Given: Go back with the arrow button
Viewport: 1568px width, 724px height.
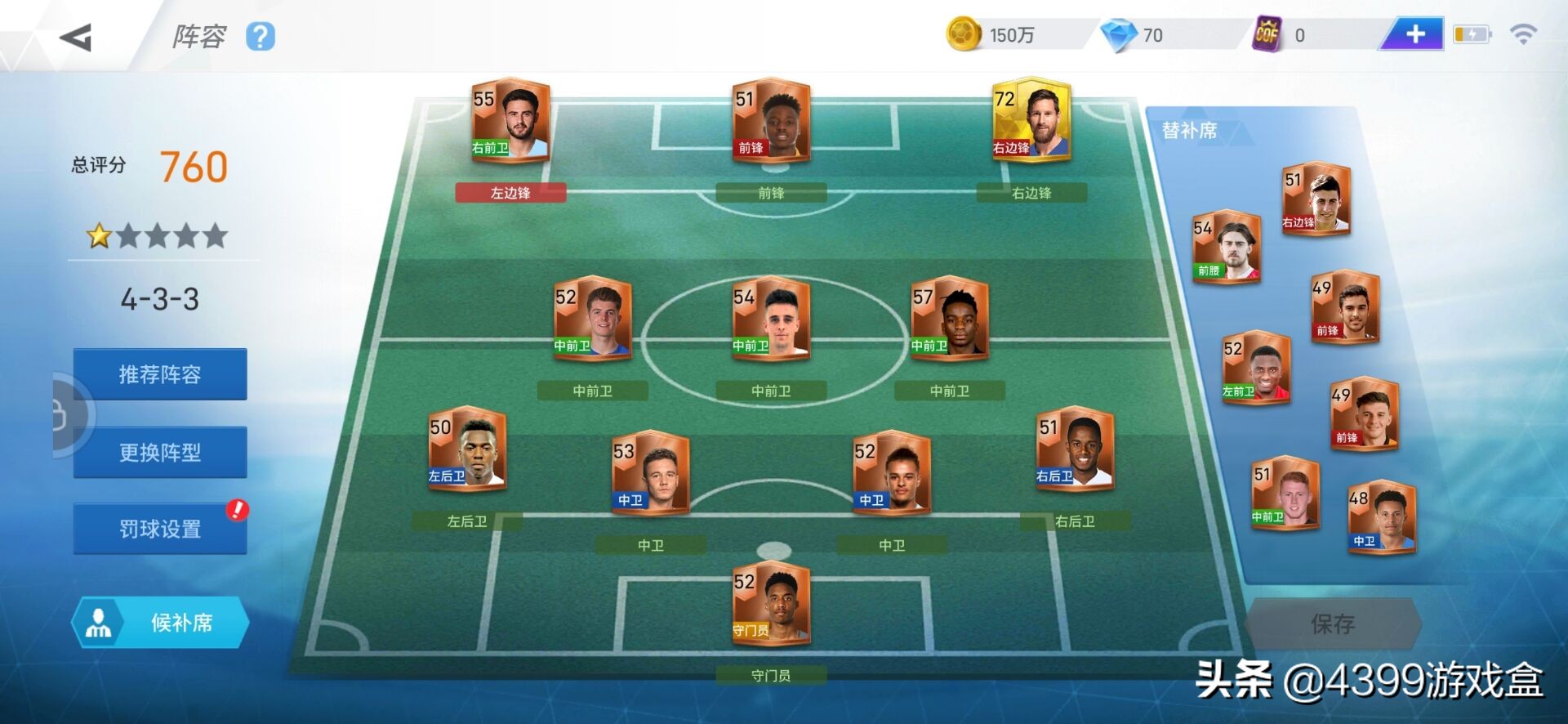Looking at the screenshot, I should pyautogui.click(x=76, y=38).
